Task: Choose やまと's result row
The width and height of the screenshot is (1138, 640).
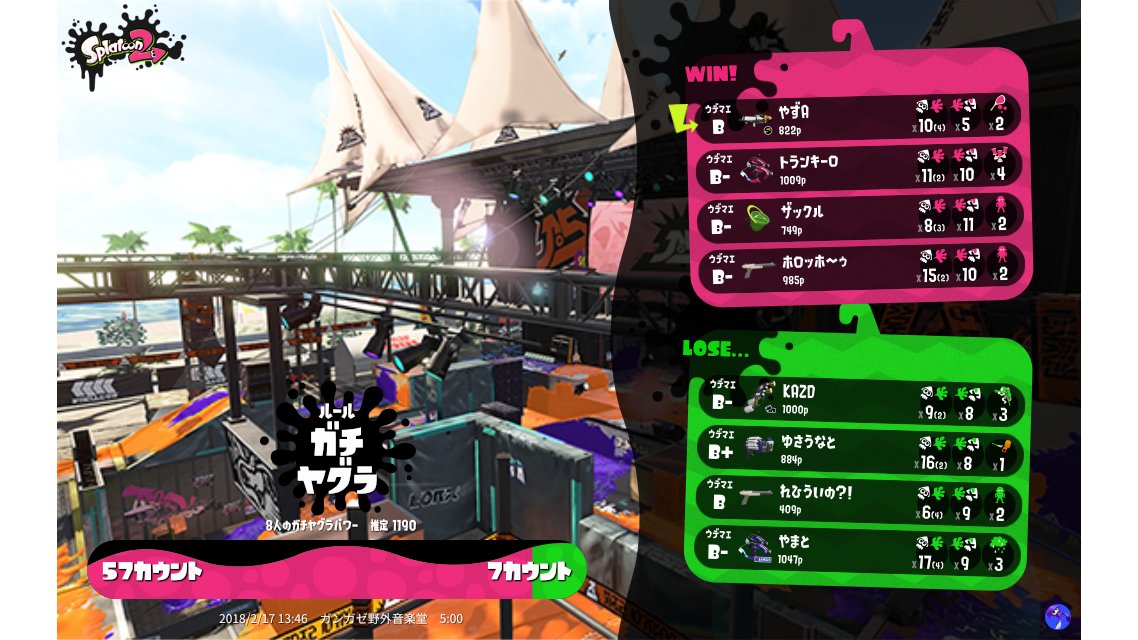Action: 858,551
